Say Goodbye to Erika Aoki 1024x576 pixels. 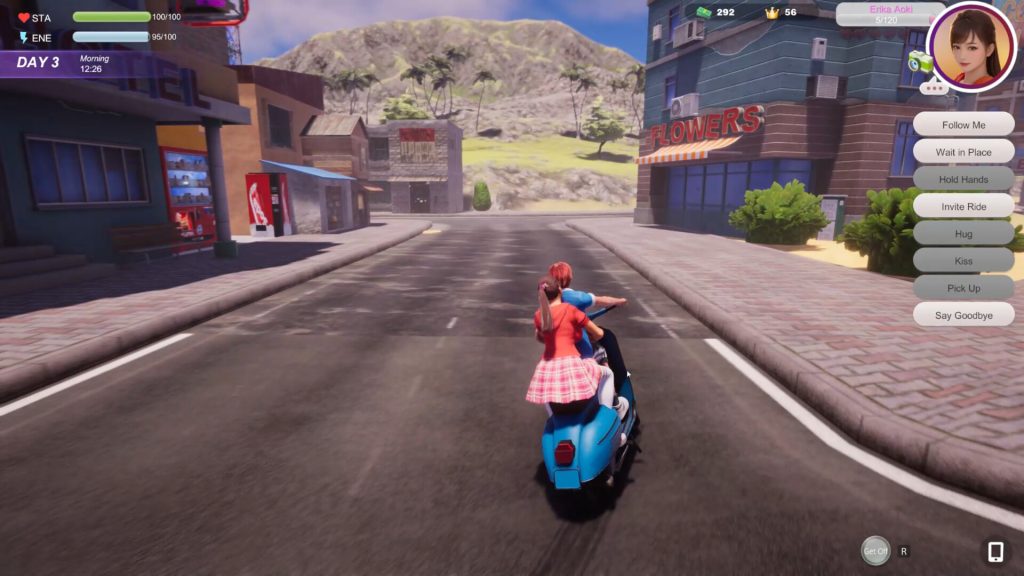tap(963, 314)
